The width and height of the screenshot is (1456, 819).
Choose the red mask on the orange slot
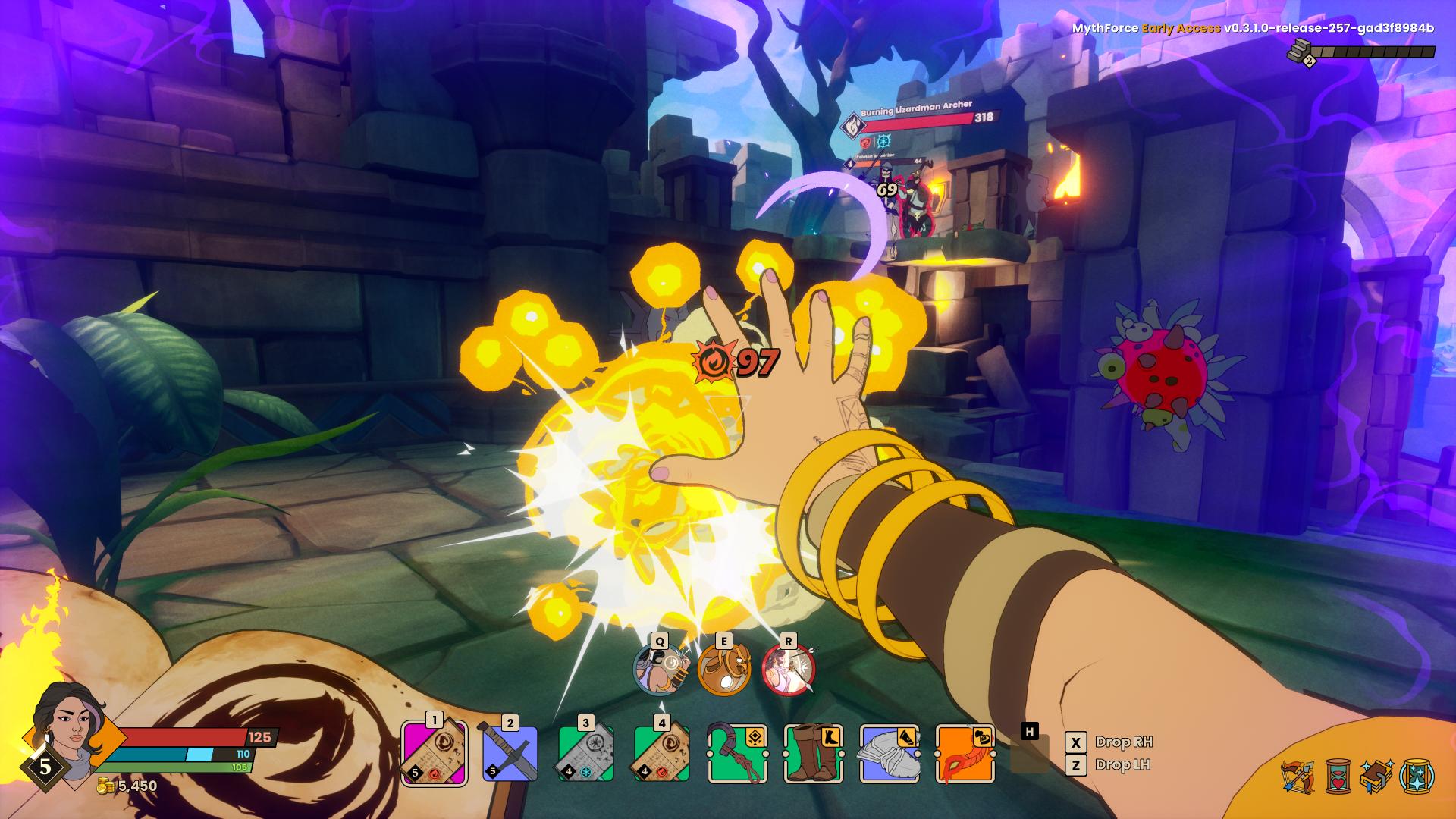[965, 754]
